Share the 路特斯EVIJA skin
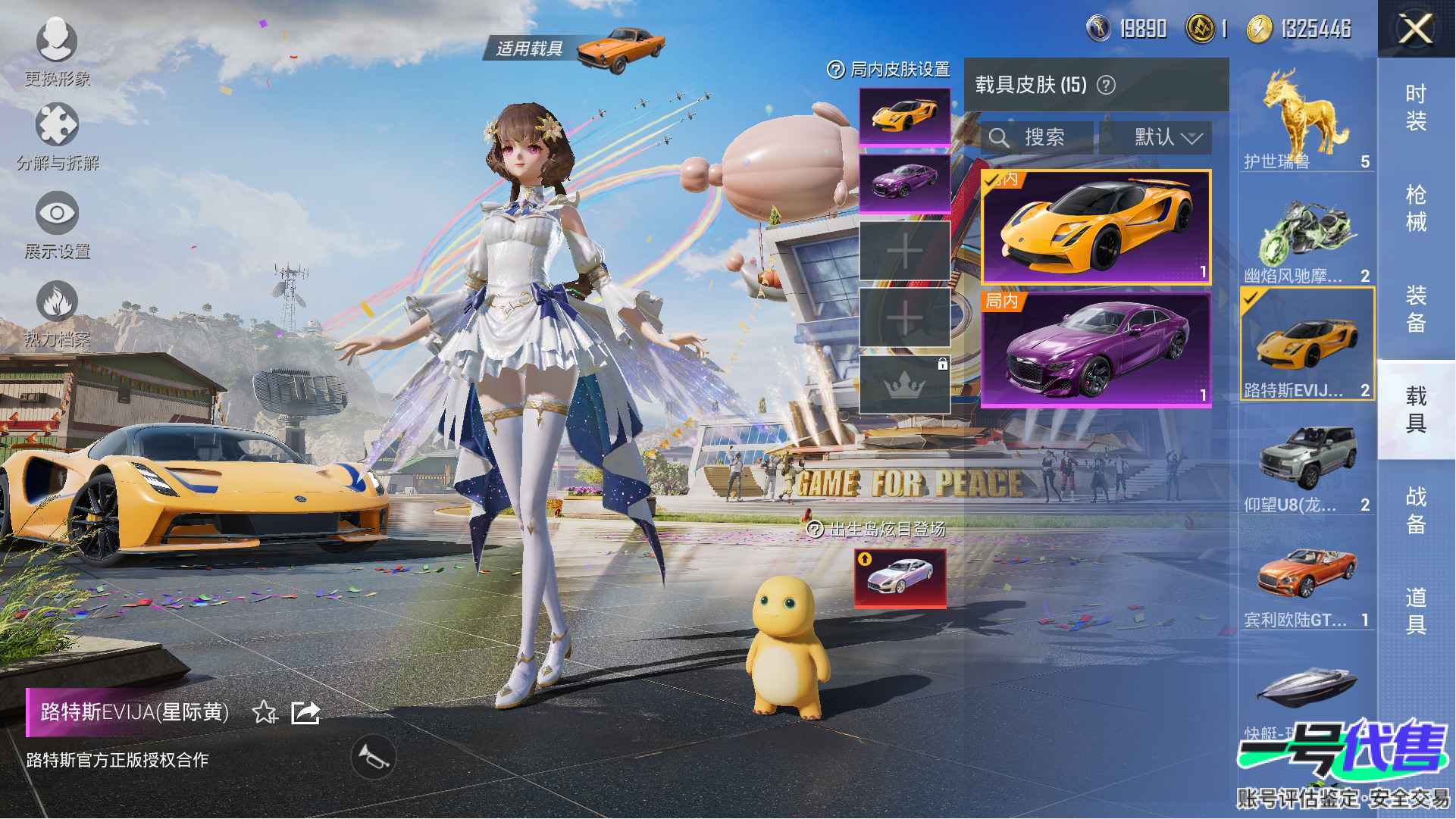1456x819 pixels. click(x=305, y=712)
